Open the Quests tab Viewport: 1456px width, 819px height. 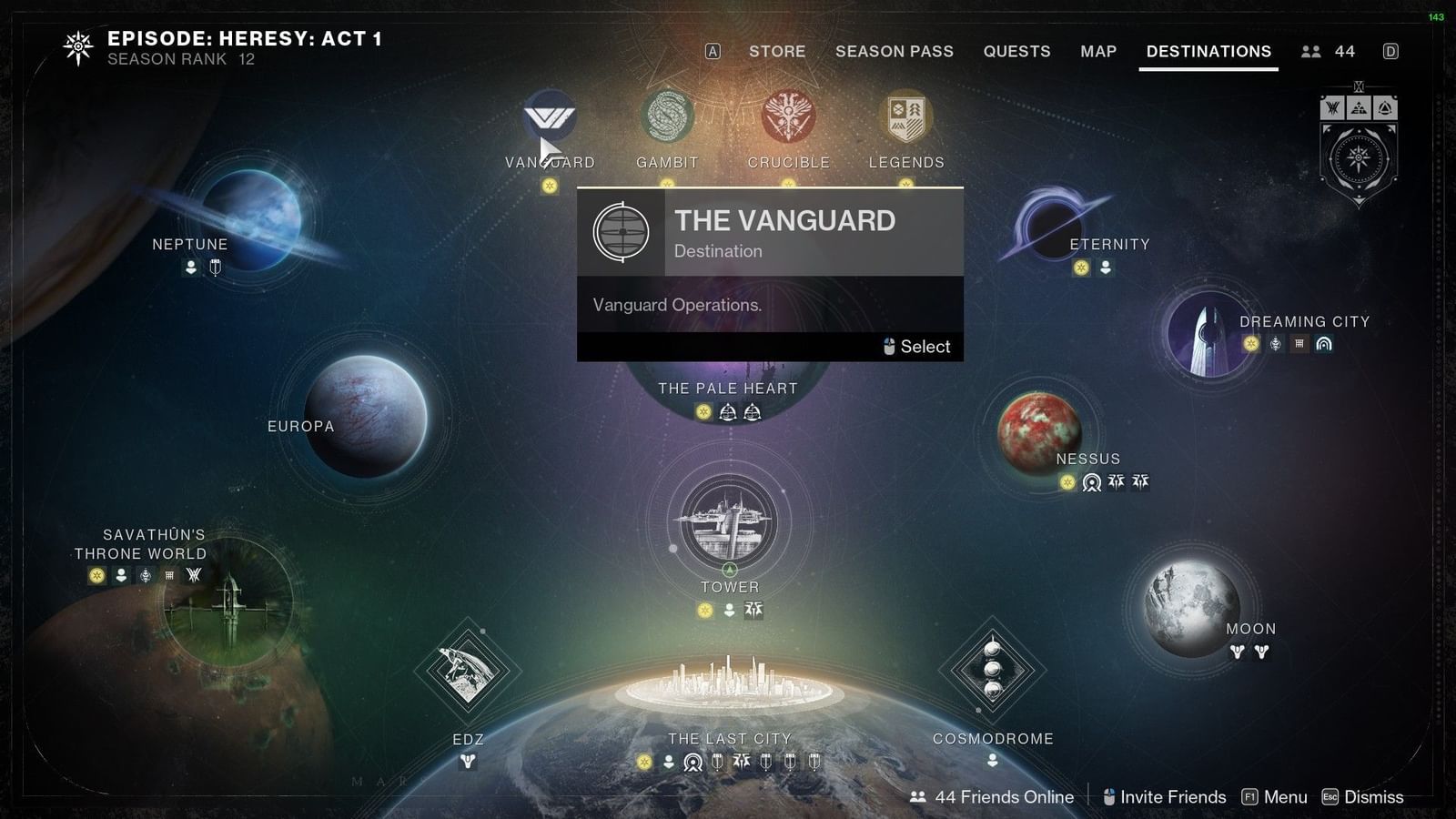[1016, 51]
